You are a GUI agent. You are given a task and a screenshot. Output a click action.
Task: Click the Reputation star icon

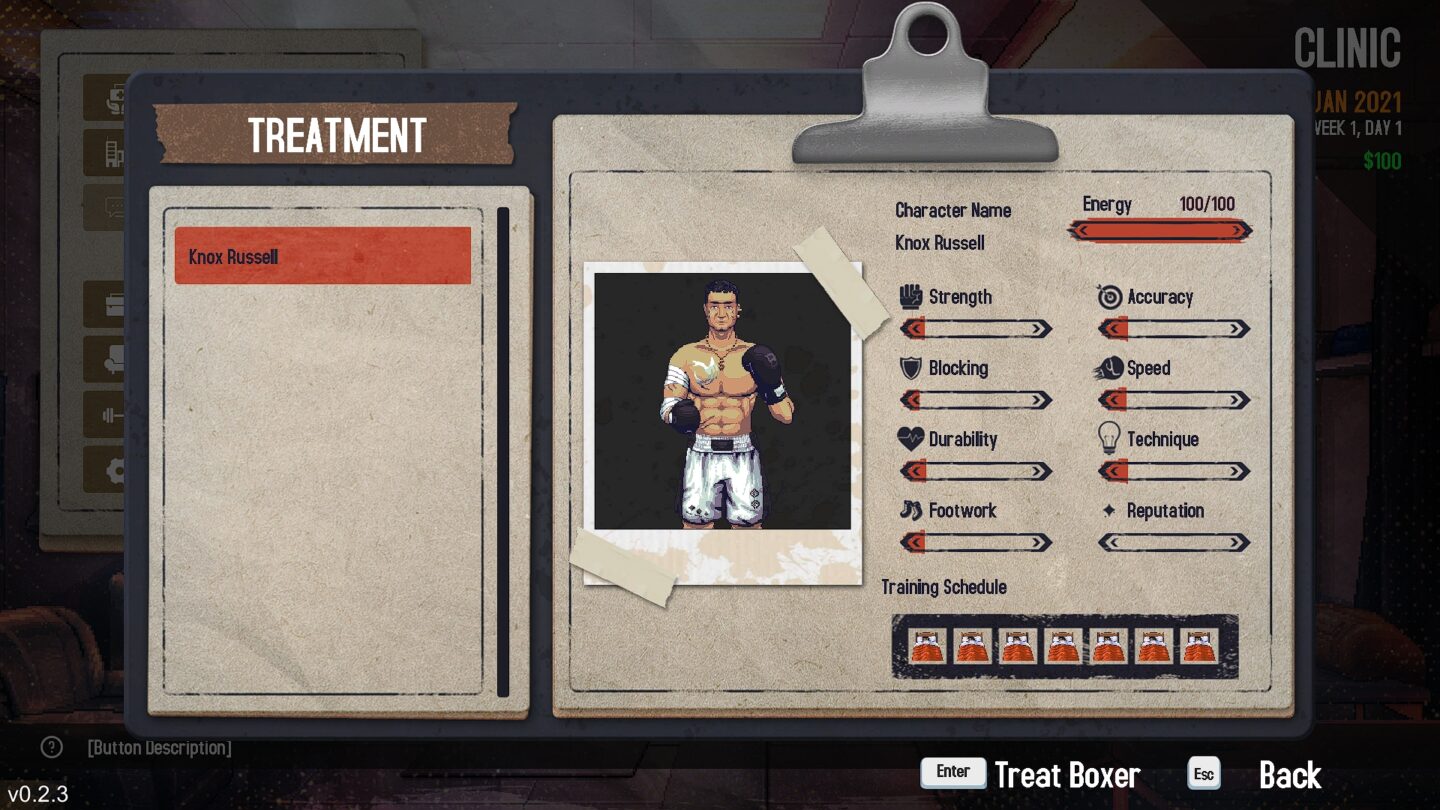click(1108, 511)
